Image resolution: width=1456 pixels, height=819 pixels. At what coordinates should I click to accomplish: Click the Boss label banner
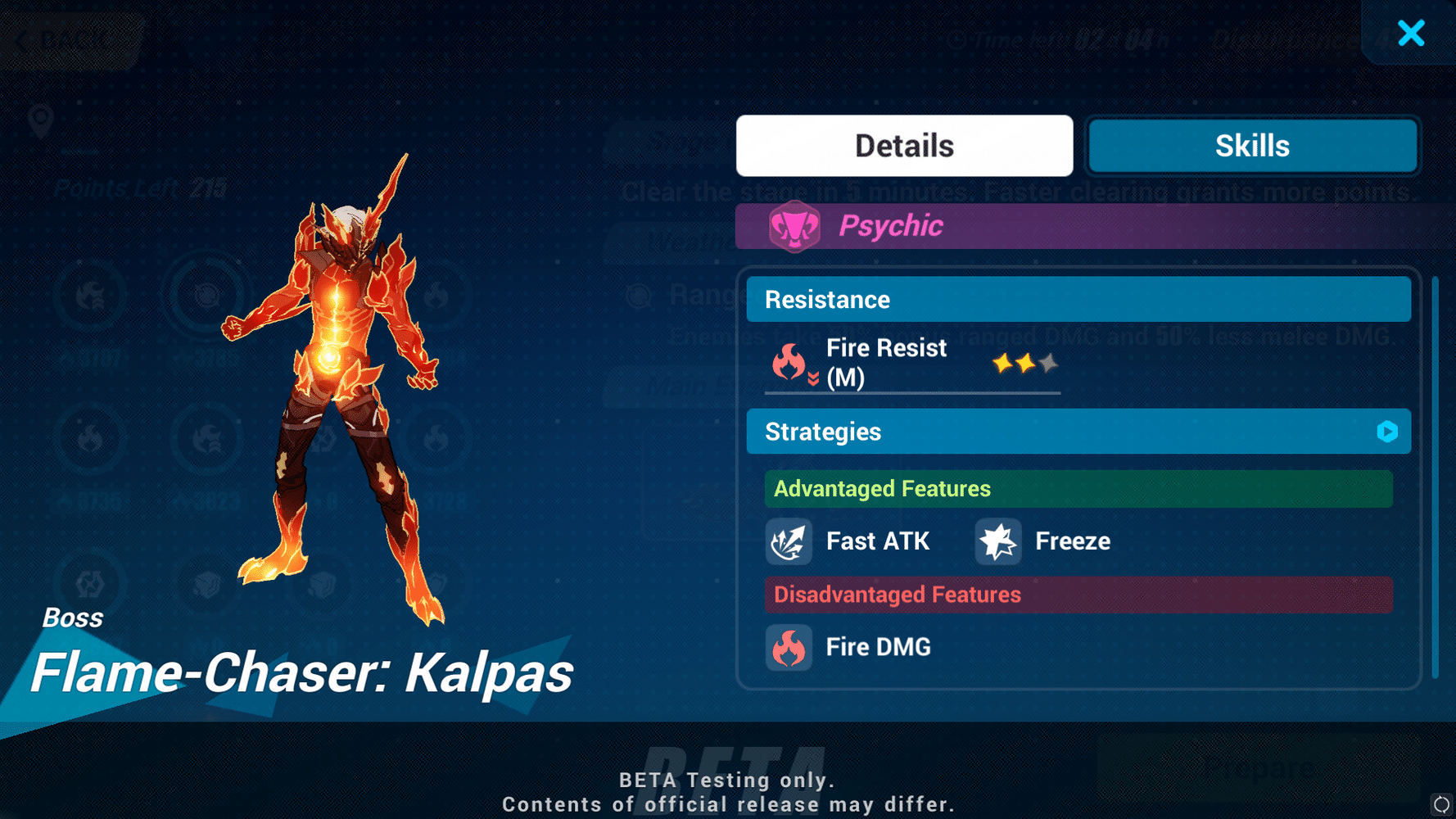[x=74, y=617]
